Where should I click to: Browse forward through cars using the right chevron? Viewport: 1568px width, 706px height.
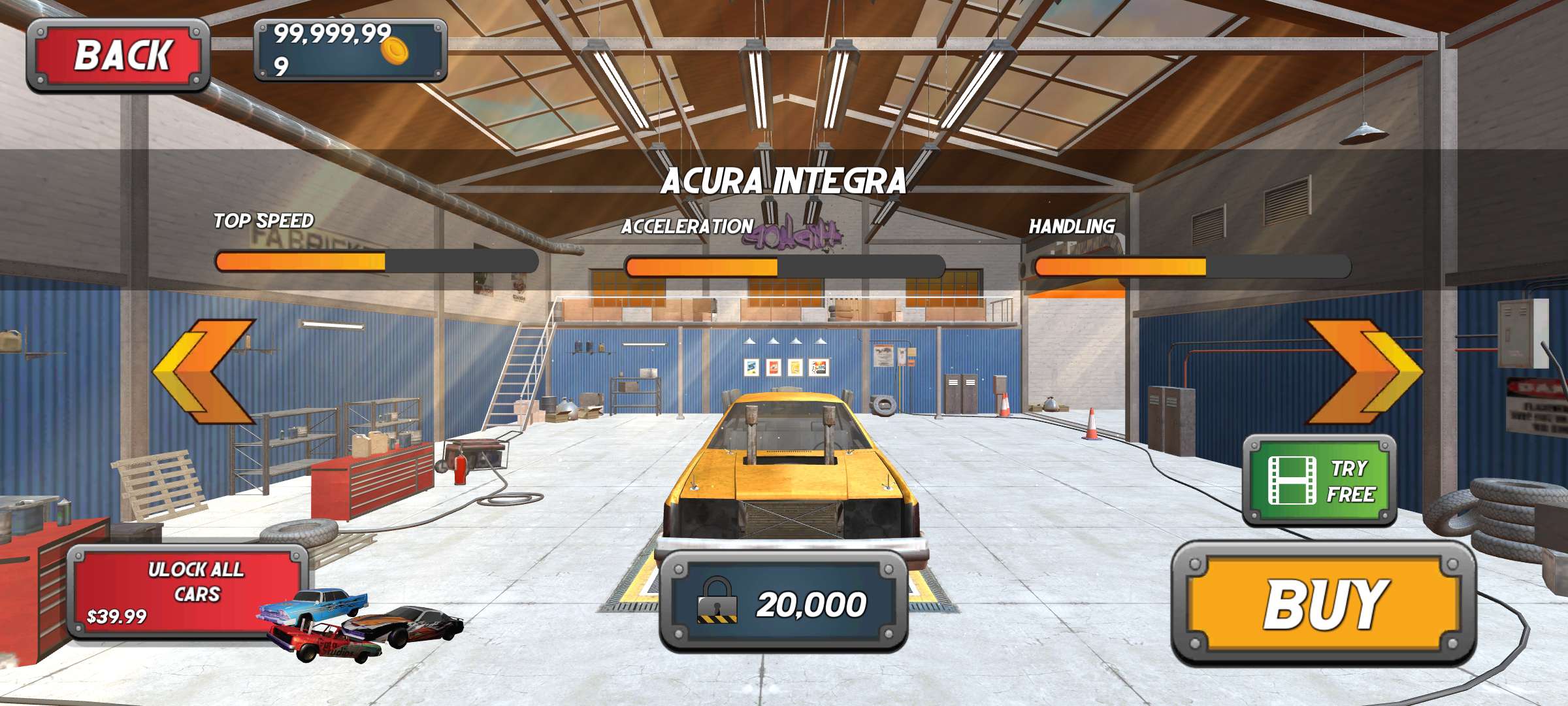1364,371
